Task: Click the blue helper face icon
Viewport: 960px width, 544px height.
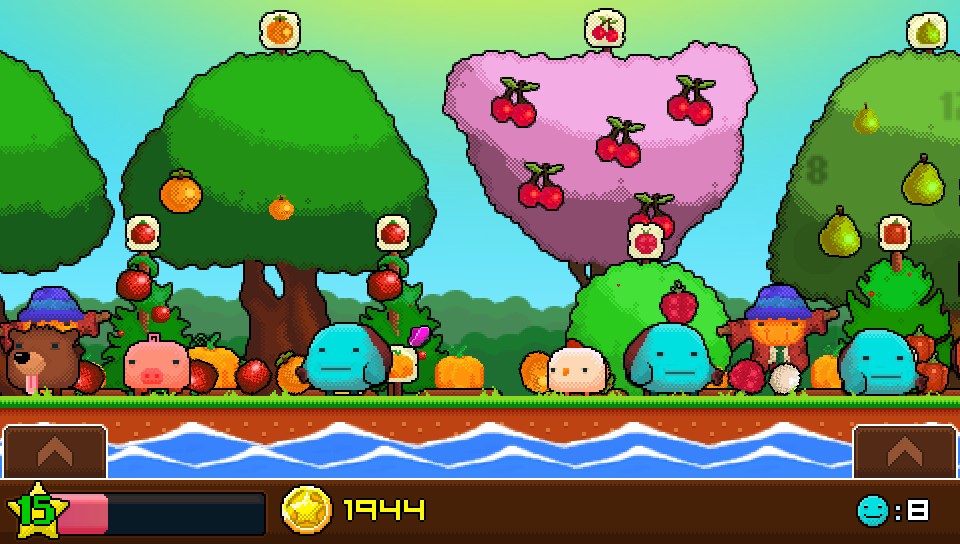Action: point(872,511)
